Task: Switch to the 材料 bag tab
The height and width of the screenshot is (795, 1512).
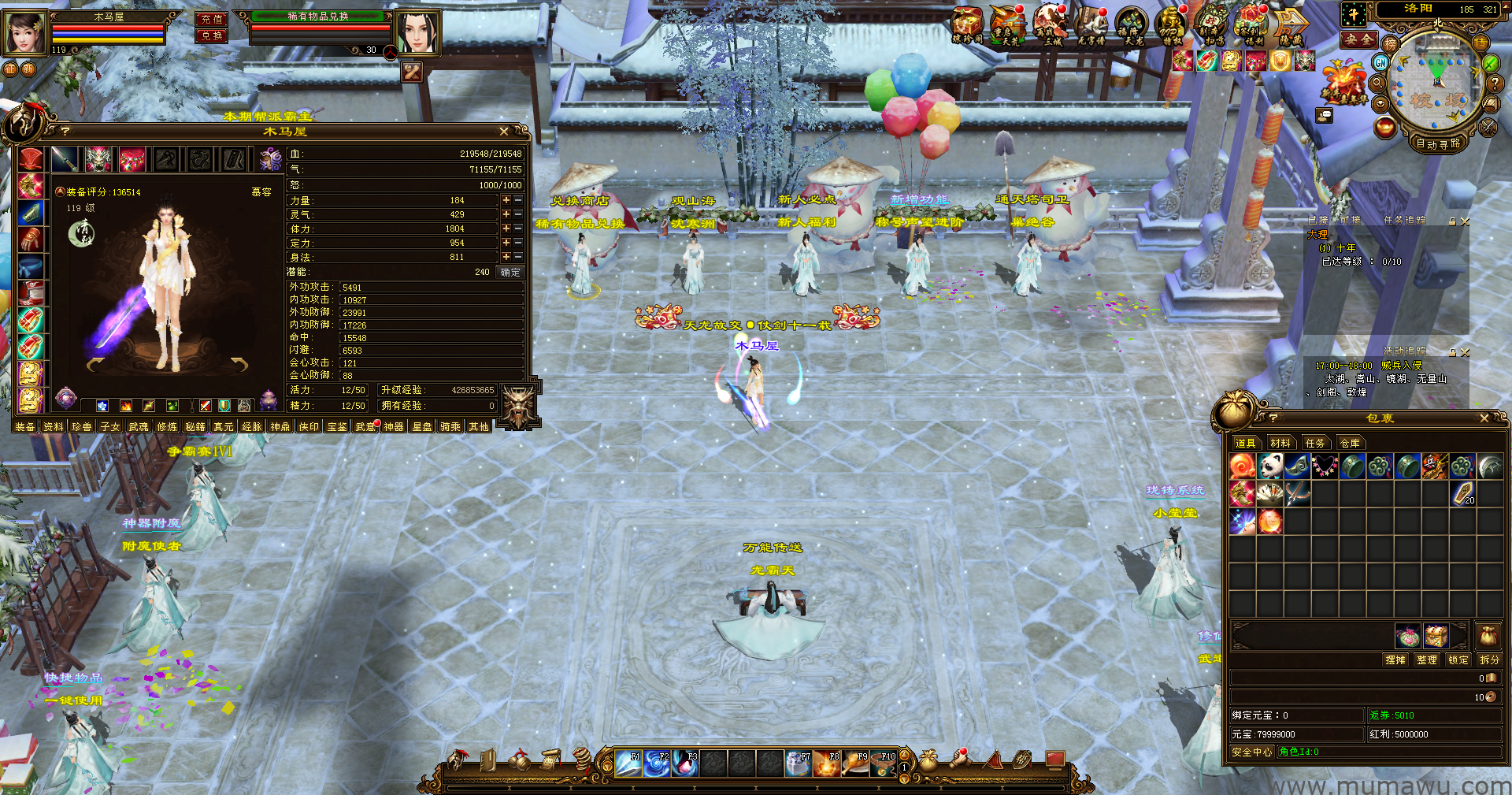Action: click(x=1280, y=443)
